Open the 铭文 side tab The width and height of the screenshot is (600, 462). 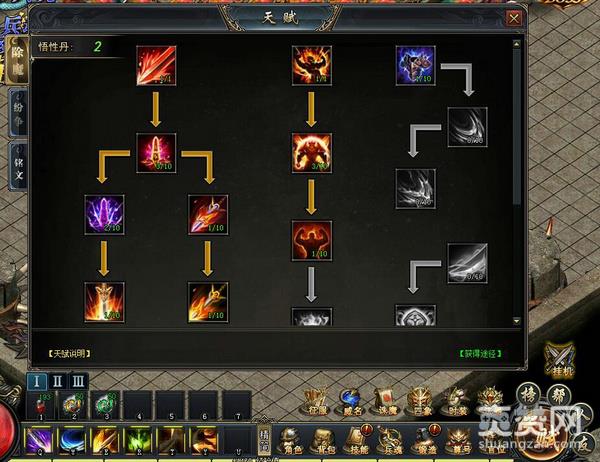coord(17,163)
